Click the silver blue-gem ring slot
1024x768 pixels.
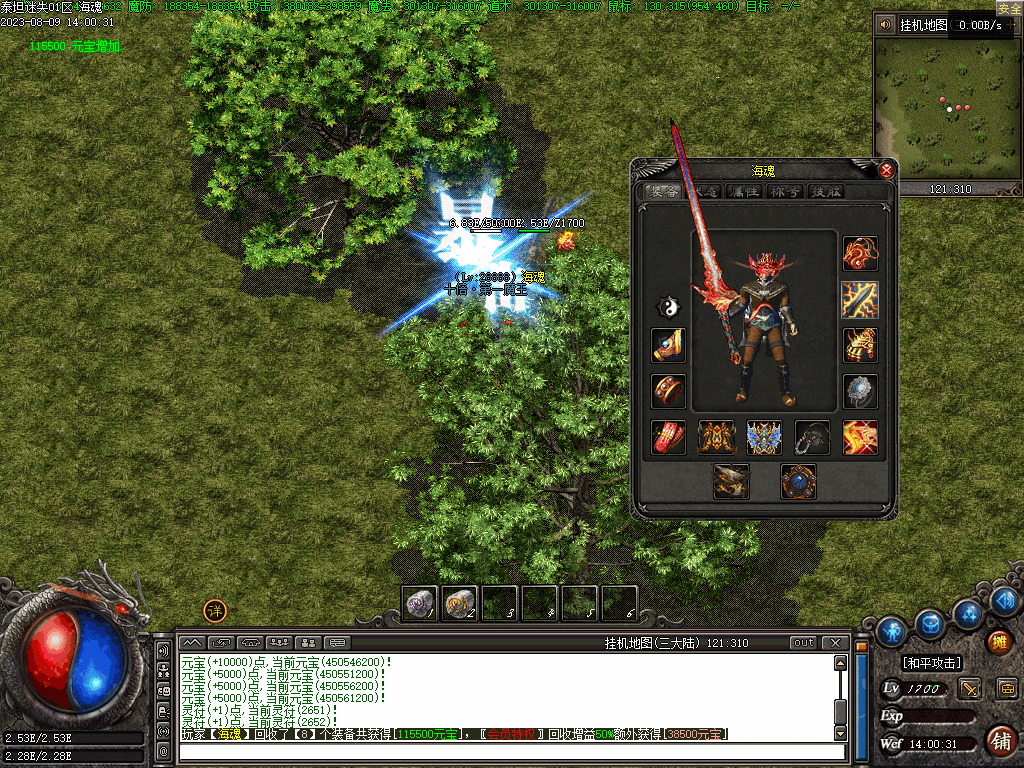pyautogui.click(x=860, y=391)
